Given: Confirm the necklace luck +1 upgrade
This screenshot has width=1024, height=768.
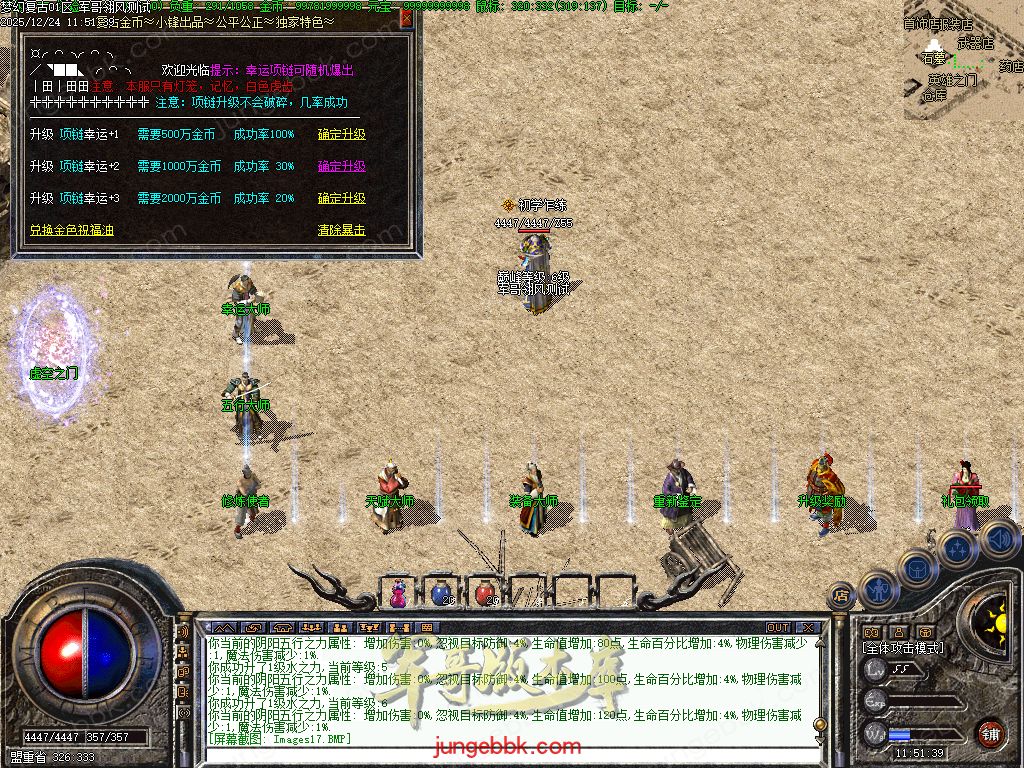Looking at the screenshot, I should pyautogui.click(x=342, y=134).
